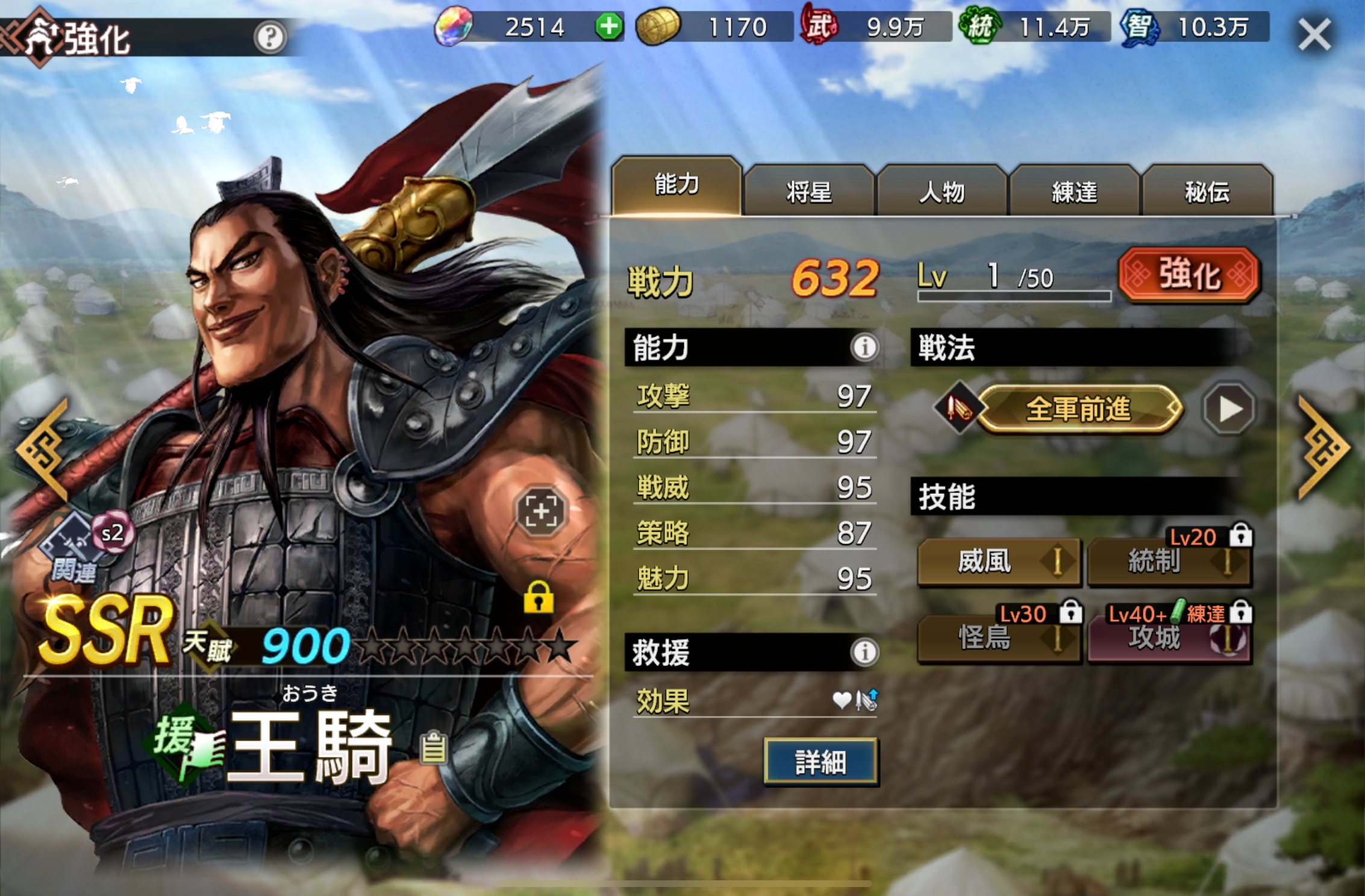The height and width of the screenshot is (896, 1365).
Task: Switch to the 将星 tab
Action: pos(808,192)
